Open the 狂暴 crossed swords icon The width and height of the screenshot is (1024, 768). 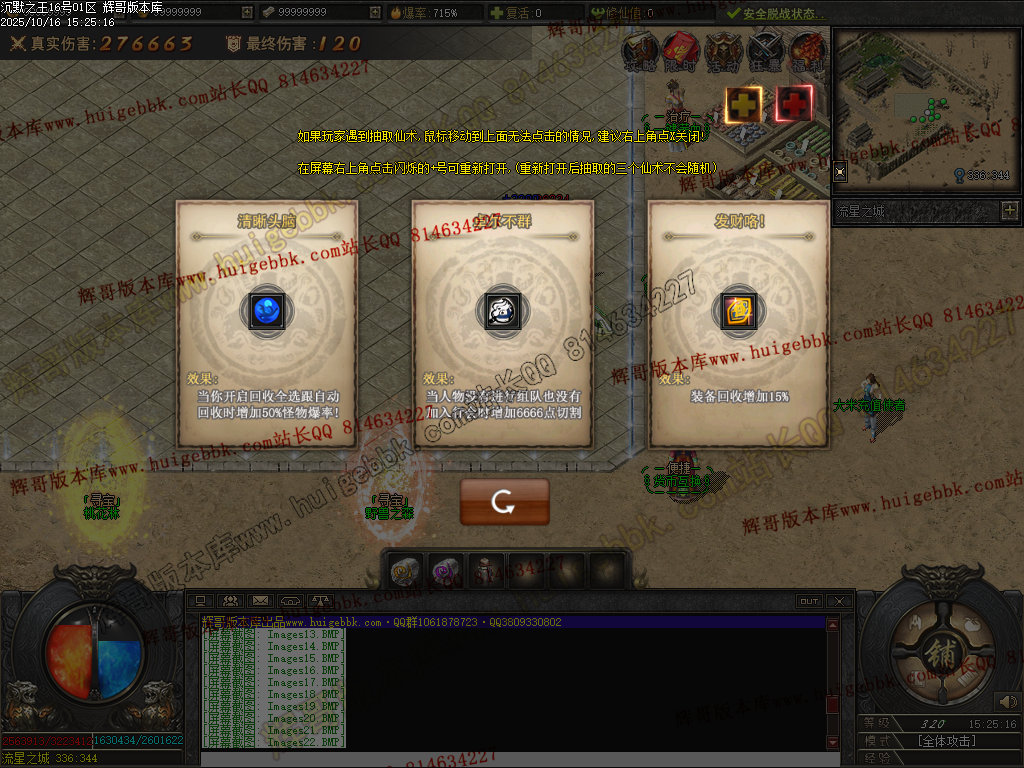coord(765,50)
